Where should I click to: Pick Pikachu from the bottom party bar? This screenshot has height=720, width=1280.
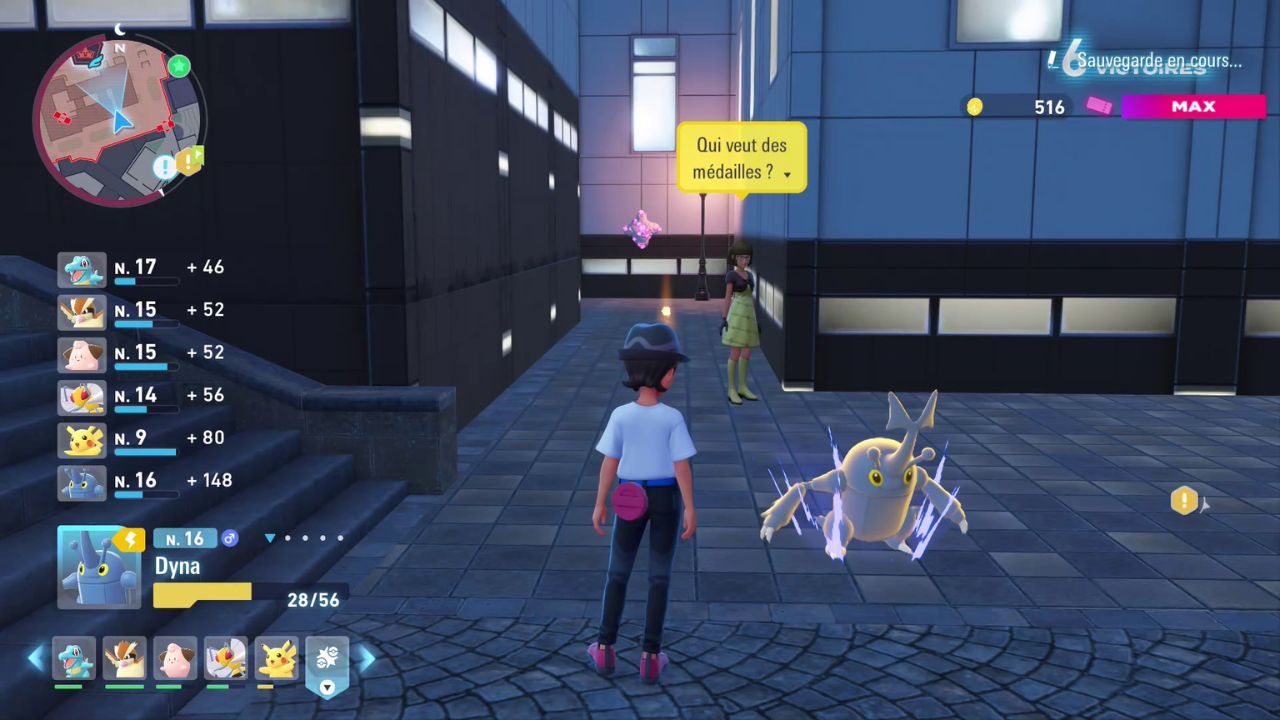[x=277, y=658]
